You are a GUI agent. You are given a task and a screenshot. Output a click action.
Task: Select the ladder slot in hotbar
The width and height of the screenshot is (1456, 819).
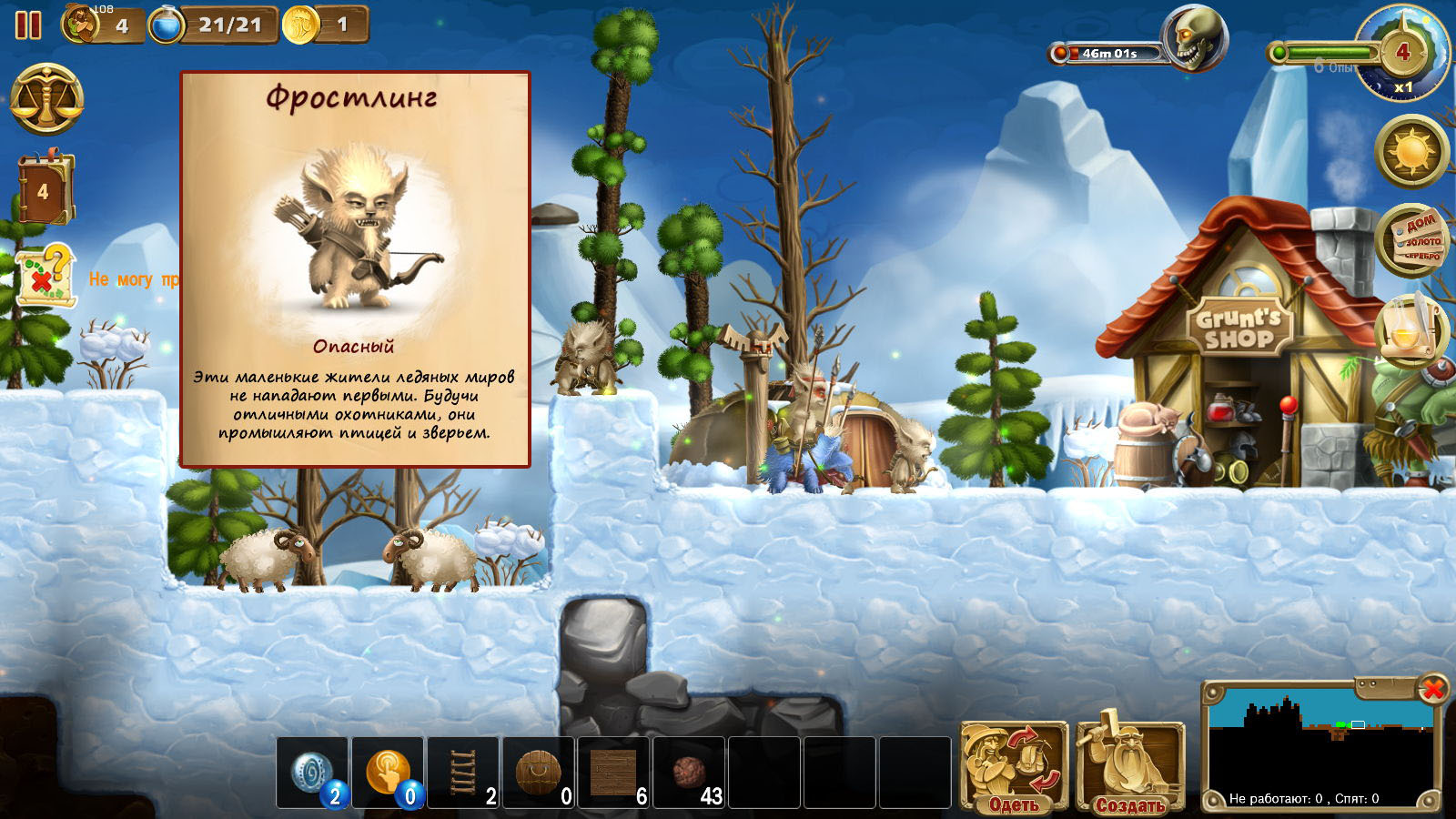tap(463, 773)
